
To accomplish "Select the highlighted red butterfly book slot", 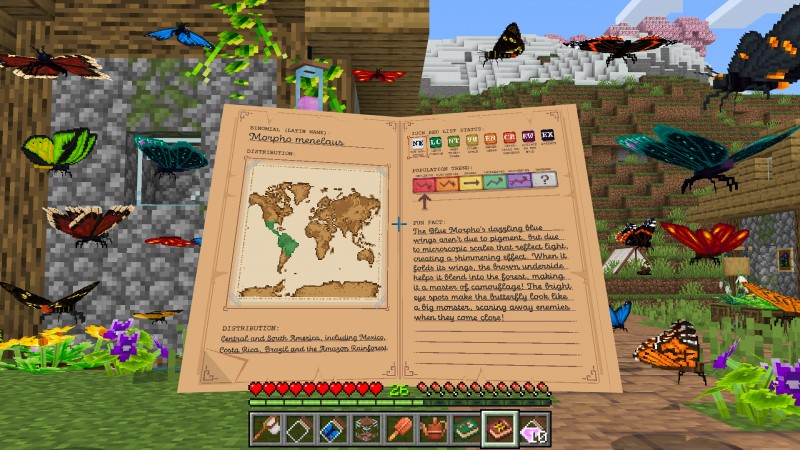I will coord(499,429).
